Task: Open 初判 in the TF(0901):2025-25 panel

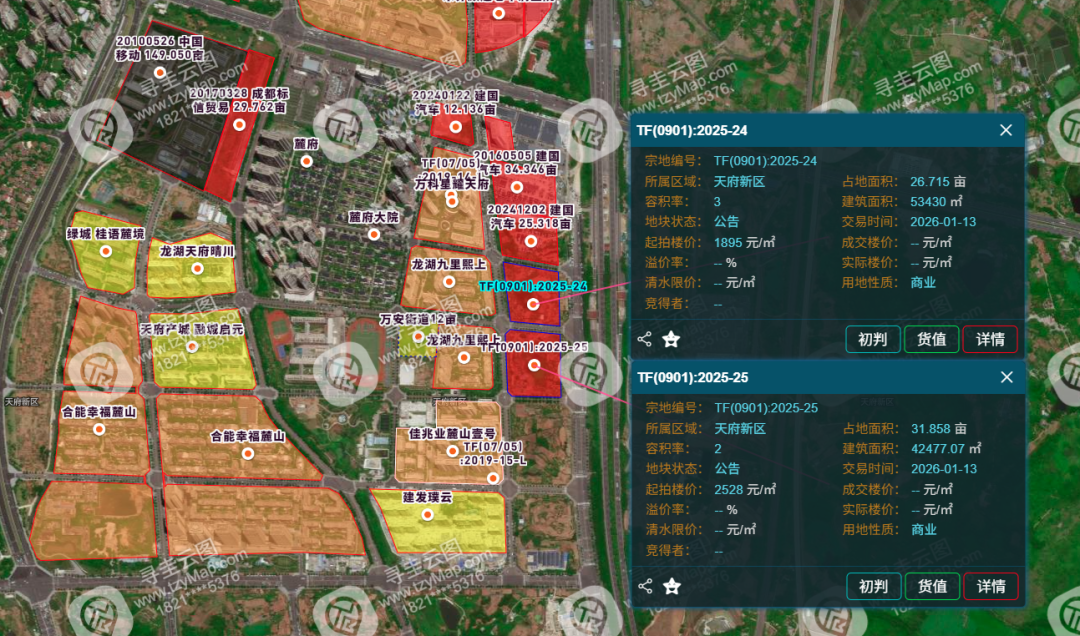Action: (873, 586)
